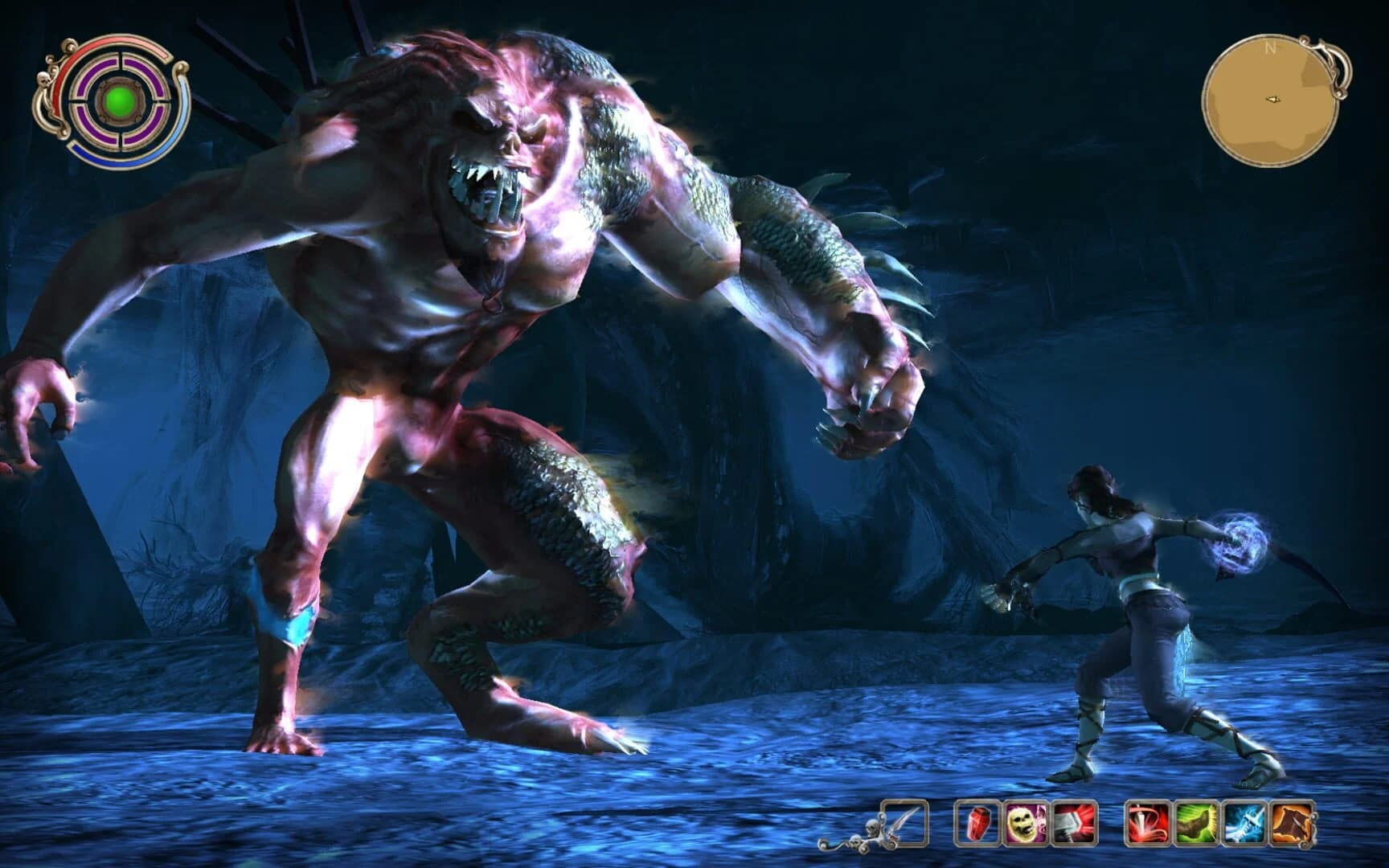Open the left ability group on the hotbar

pyautogui.click(x=1026, y=822)
